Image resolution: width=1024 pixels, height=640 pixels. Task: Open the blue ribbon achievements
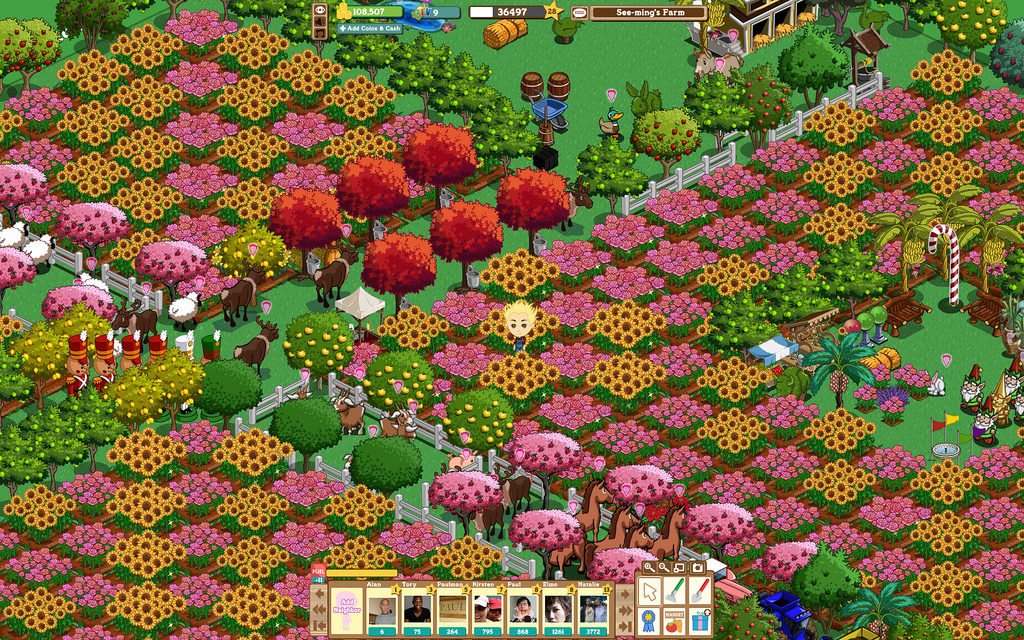(649, 620)
